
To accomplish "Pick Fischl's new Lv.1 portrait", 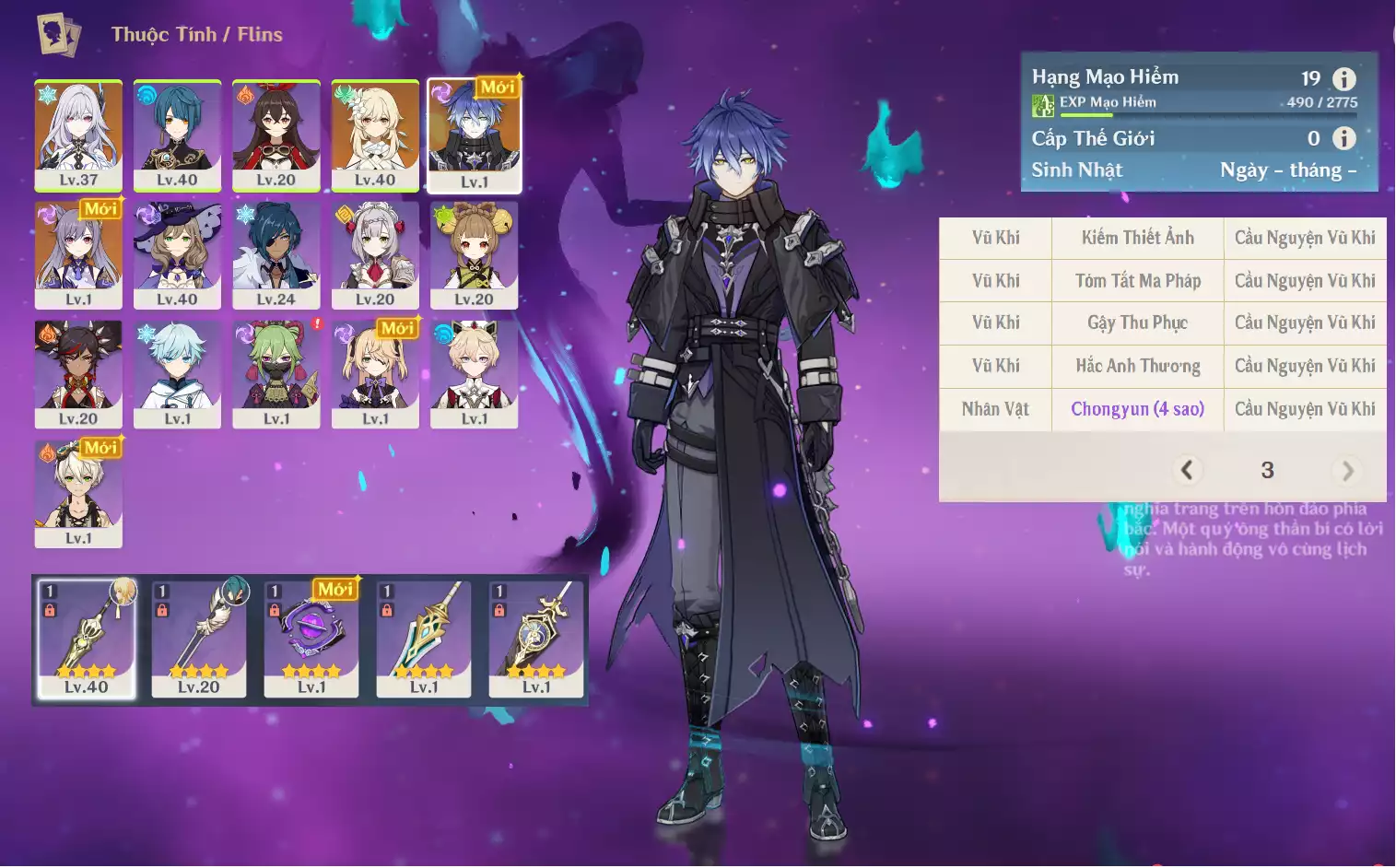I will tap(375, 373).
